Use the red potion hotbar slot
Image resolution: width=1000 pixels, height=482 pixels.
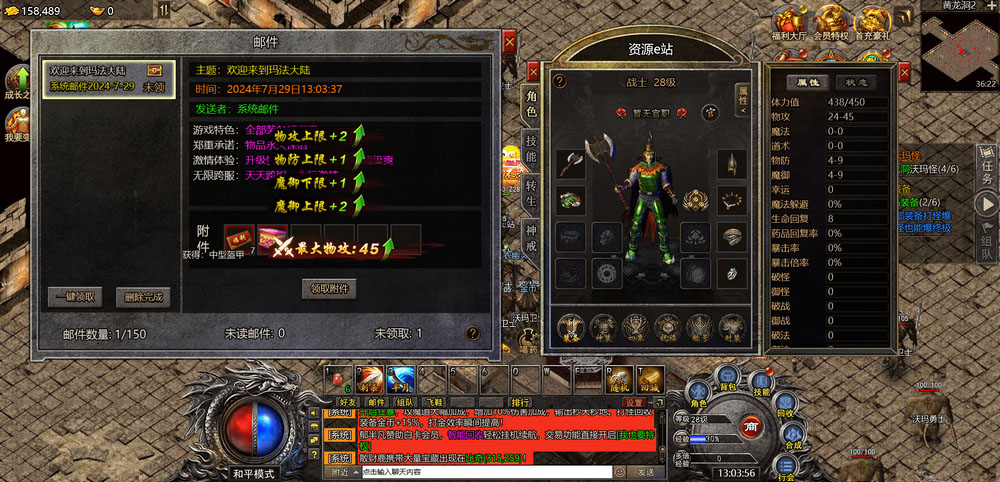point(340,381)
